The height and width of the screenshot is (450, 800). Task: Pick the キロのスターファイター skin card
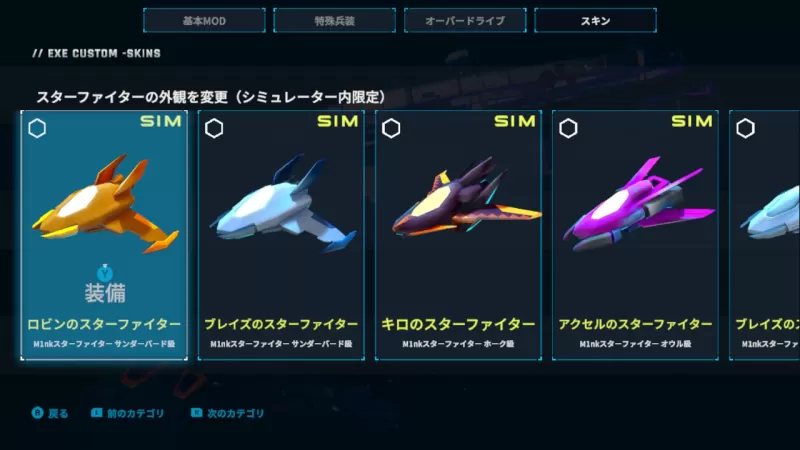tap(459, 235)
